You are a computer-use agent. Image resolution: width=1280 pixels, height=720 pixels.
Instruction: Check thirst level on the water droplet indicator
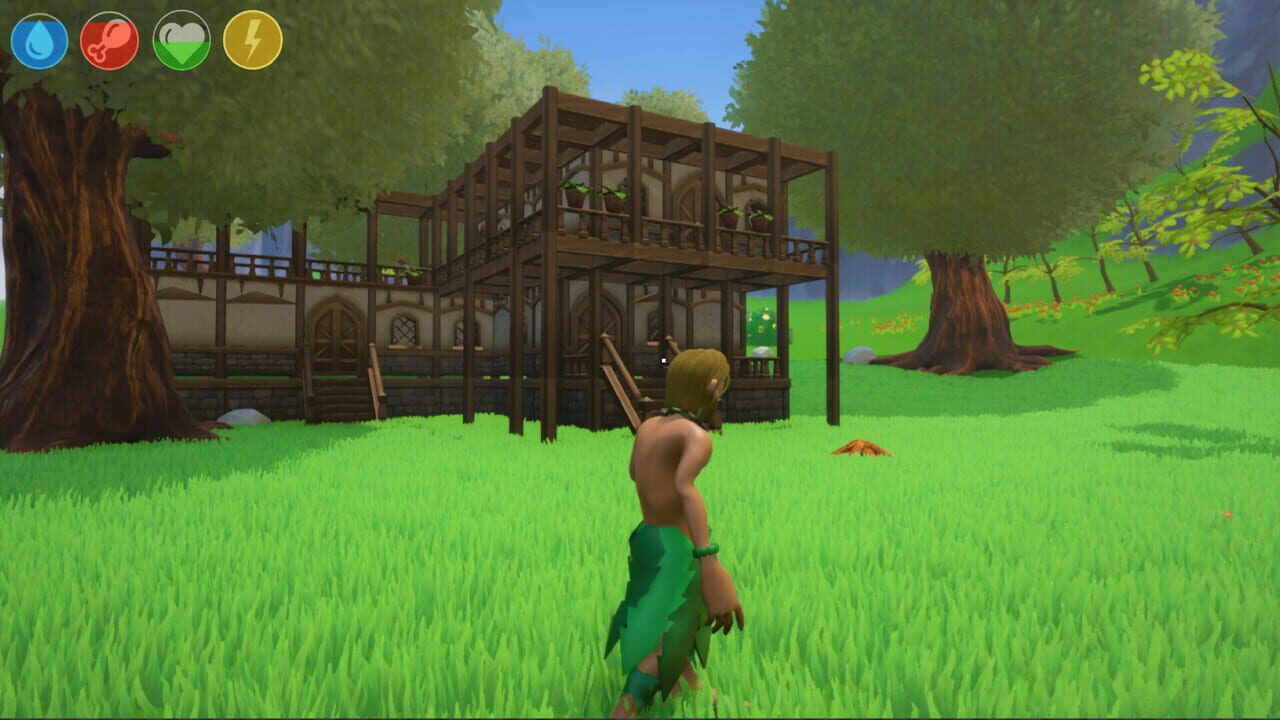coord(37,36)
